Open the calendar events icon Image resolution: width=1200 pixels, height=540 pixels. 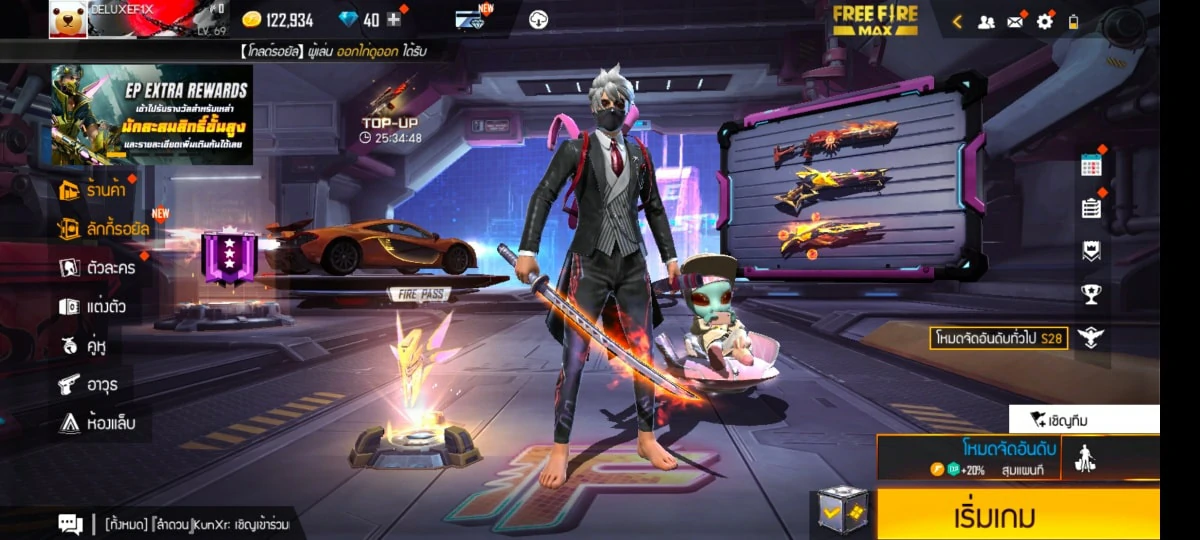[1091, 166]
